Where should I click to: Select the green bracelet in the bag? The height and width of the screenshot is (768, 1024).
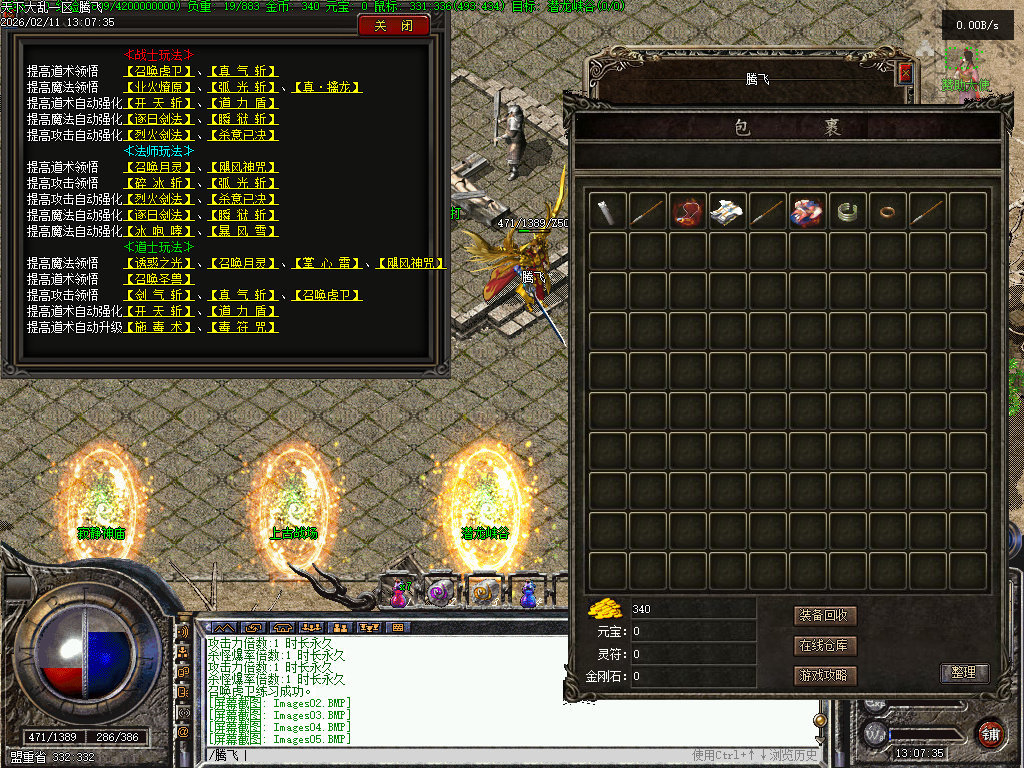point(848,212)
